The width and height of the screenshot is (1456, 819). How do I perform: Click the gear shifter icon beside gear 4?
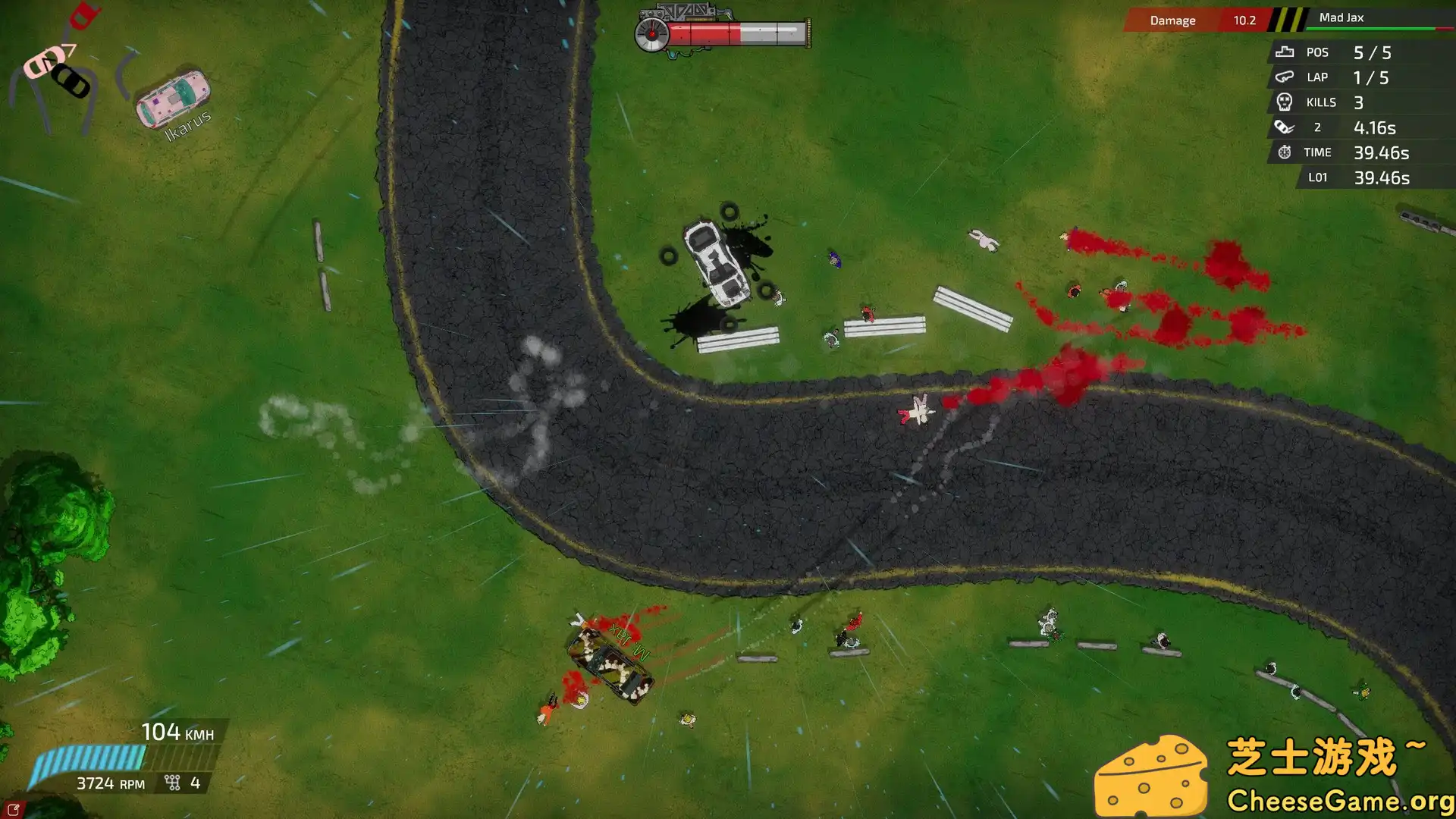coord(173,781)
